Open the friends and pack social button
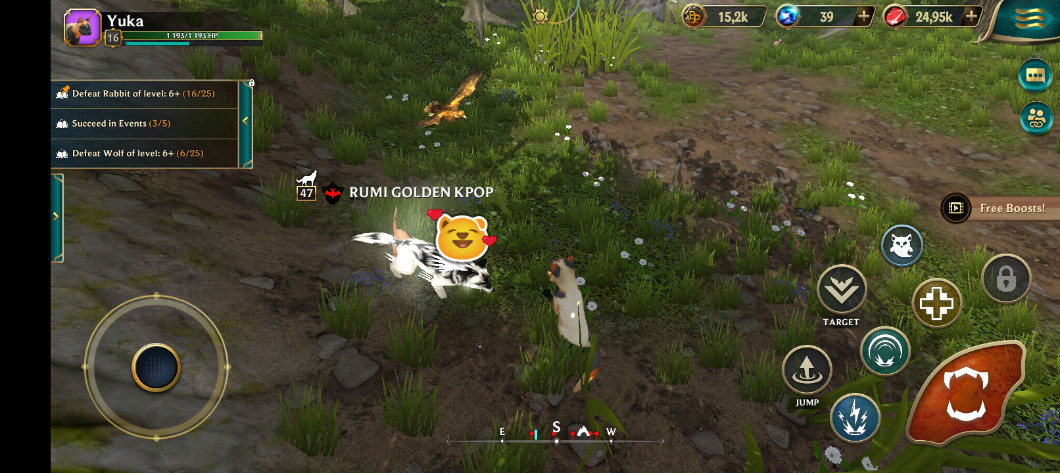Image resolution: width=1060 pixels, height=473 pixels. pos(1035,117)
